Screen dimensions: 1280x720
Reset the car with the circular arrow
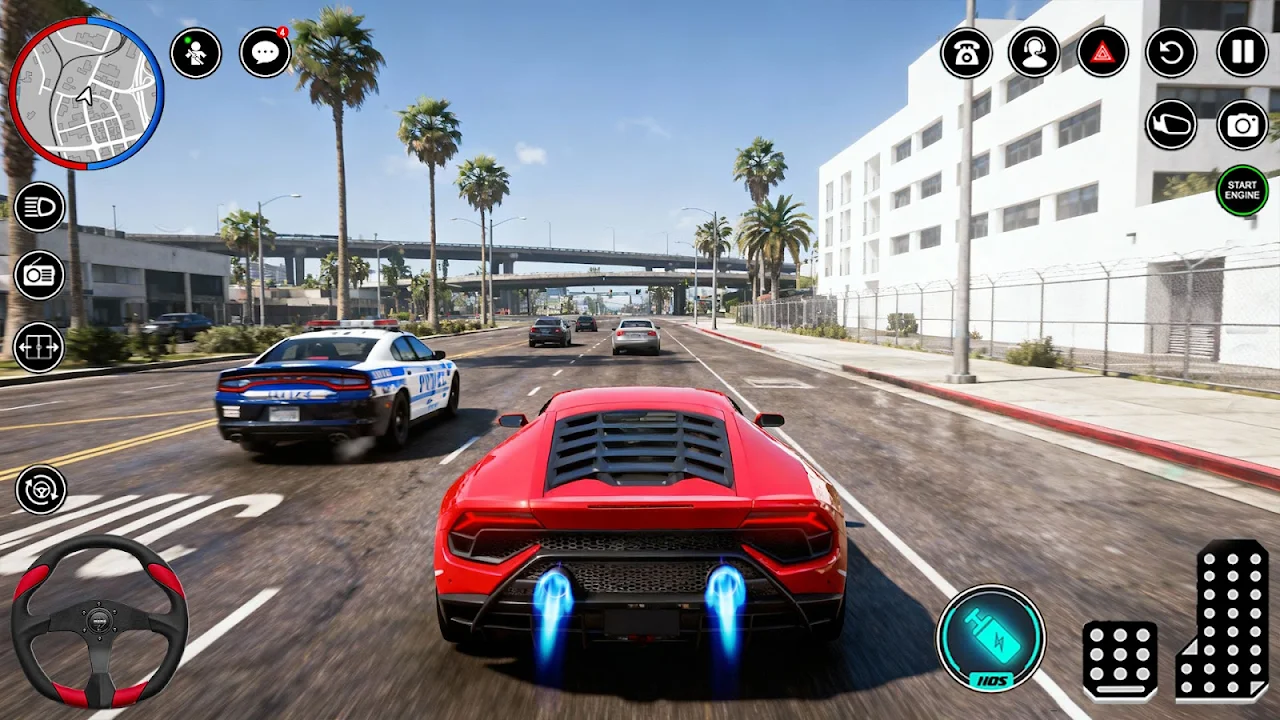click(1171, 53)
